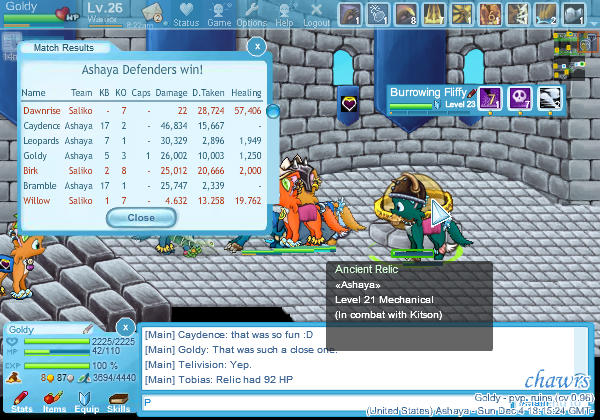
Task: Close the match results with the Close button
Action: tap(141, 217)
